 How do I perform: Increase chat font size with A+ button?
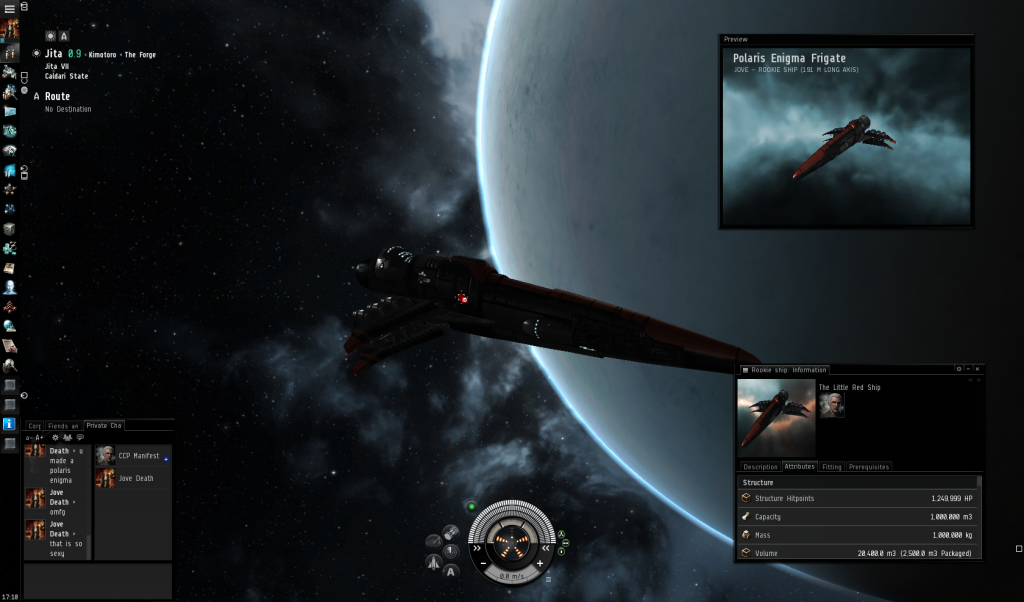[40, 438]
